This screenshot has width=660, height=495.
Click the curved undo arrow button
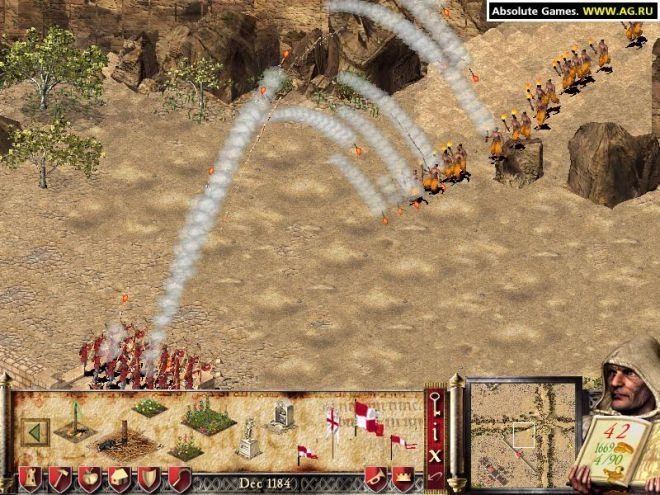click(435, 477)
